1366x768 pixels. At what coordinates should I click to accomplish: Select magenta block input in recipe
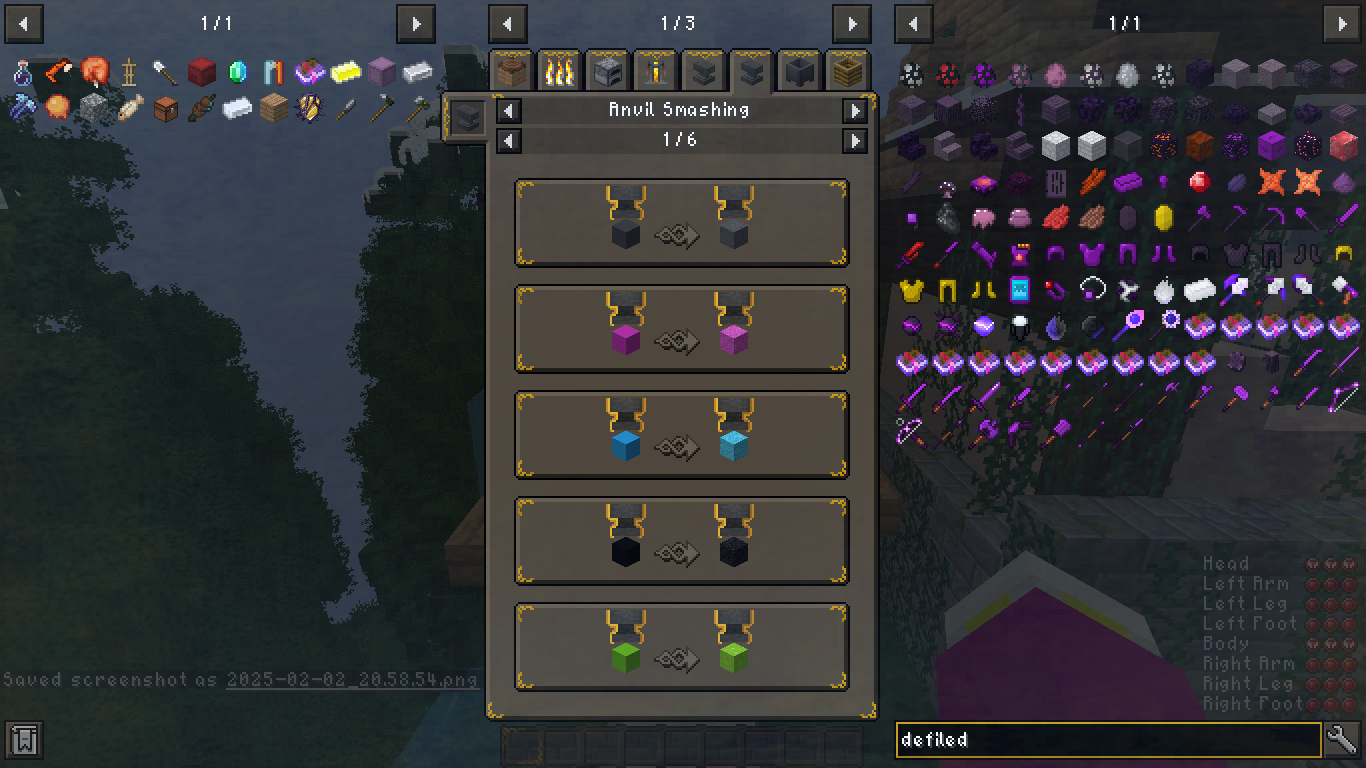tap(625, 340)
